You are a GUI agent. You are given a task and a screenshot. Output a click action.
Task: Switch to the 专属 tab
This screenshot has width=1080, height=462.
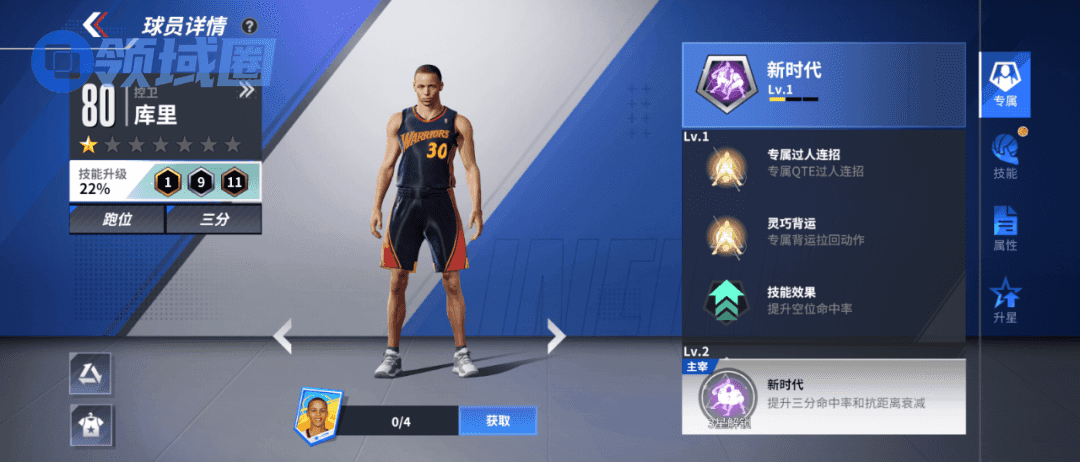pos(1004,82)
